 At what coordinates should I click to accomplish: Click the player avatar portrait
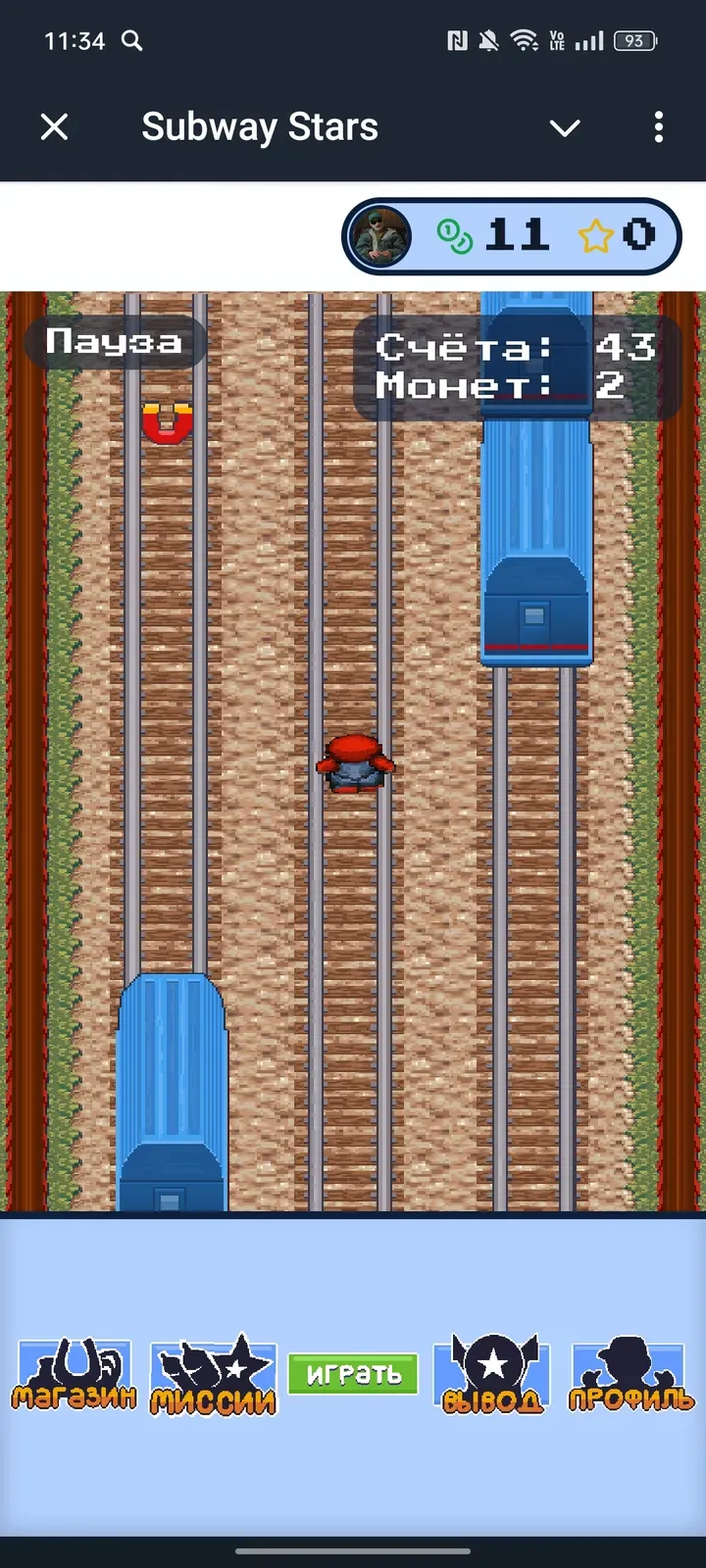tap(380, 236)
